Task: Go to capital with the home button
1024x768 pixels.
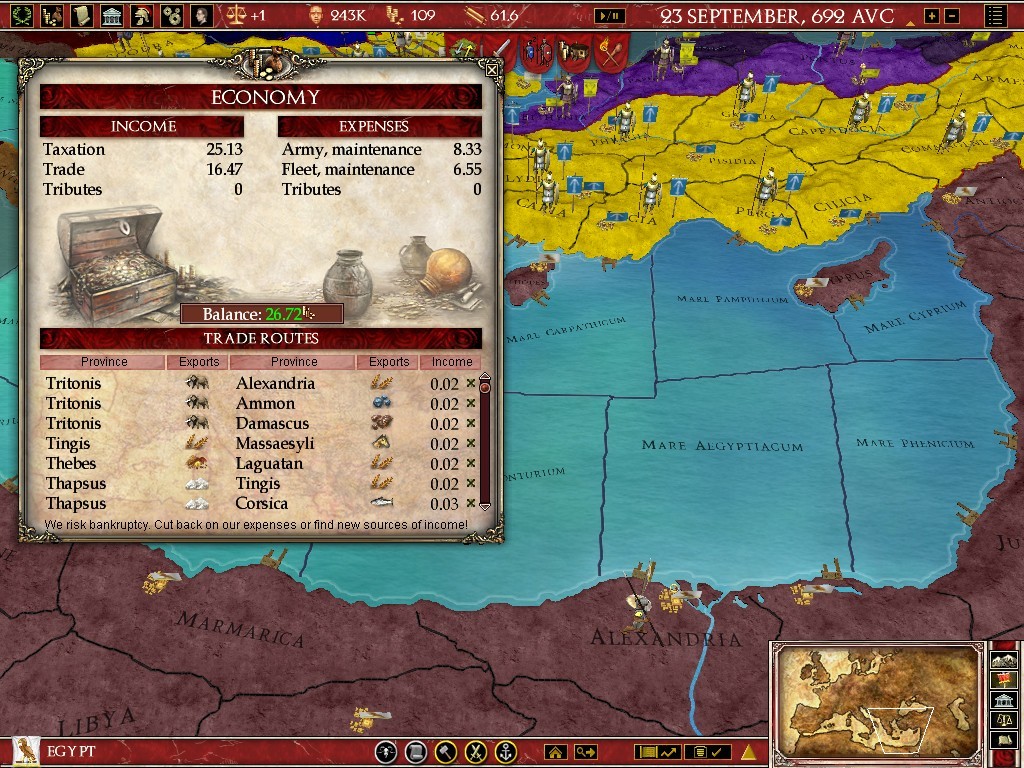Action: pyautogui.click(x=555, y=752)
